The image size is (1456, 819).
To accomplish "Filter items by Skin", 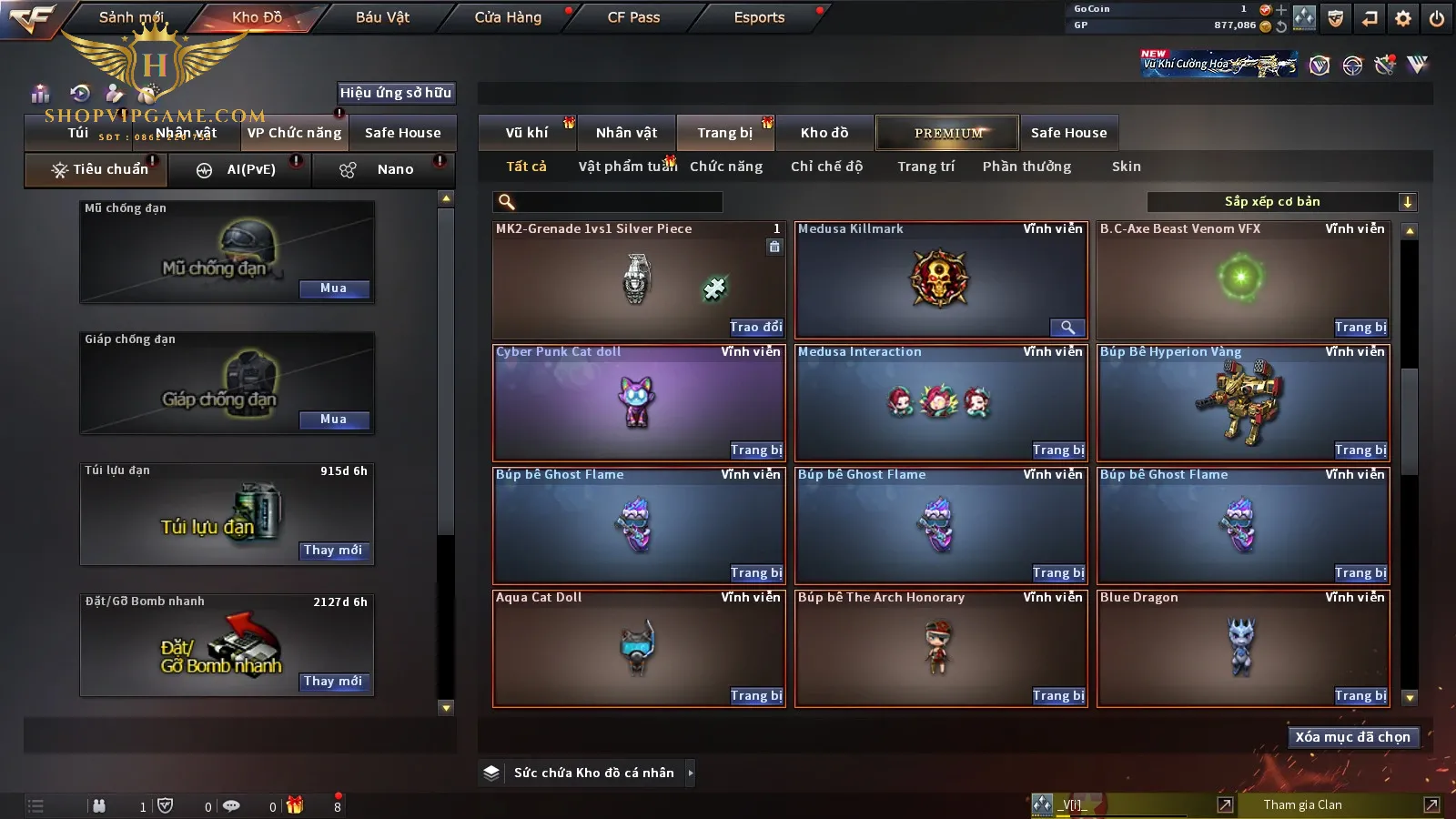I will pos(1126,167).
